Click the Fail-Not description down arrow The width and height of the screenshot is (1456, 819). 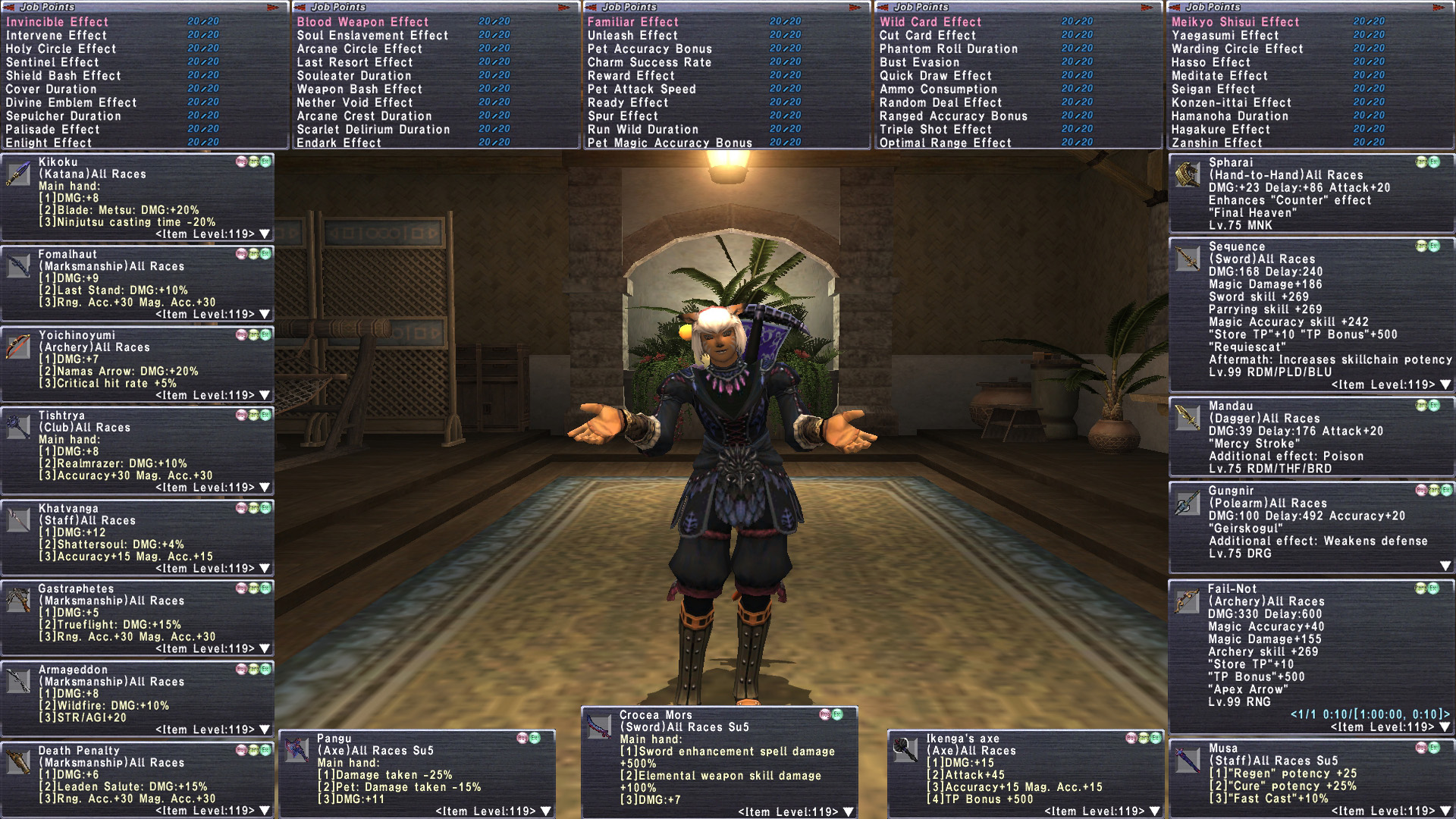pos(1445,726)
